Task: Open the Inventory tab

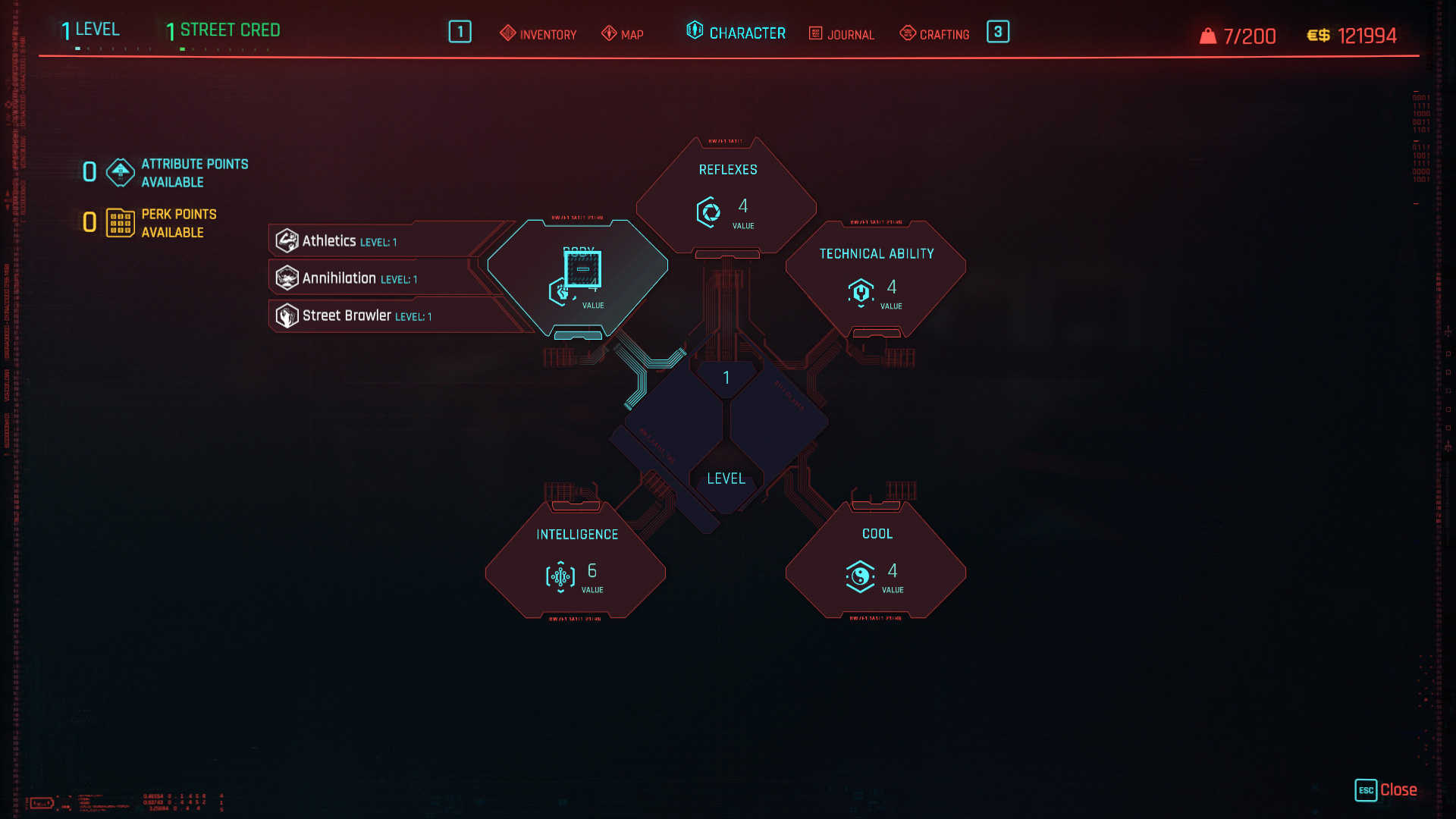Action: coord(538,34)
